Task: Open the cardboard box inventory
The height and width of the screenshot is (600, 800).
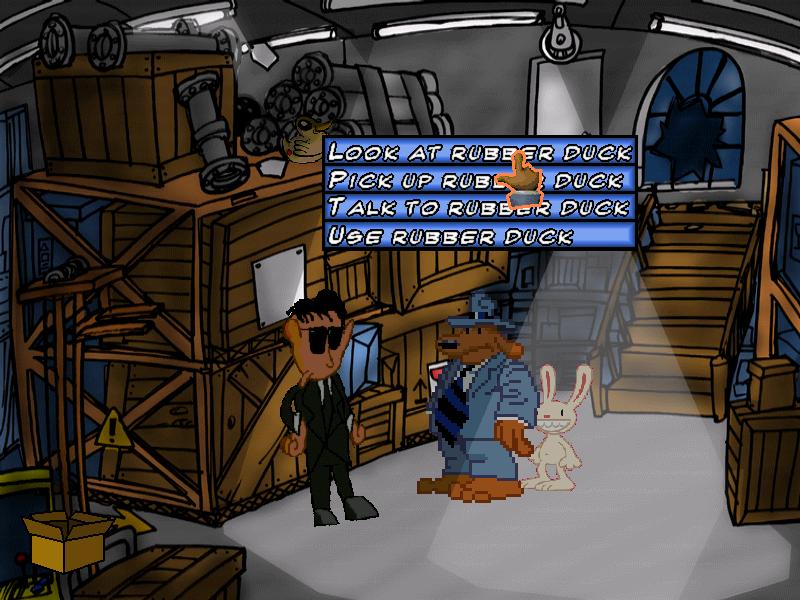Action: coord(66,542)
